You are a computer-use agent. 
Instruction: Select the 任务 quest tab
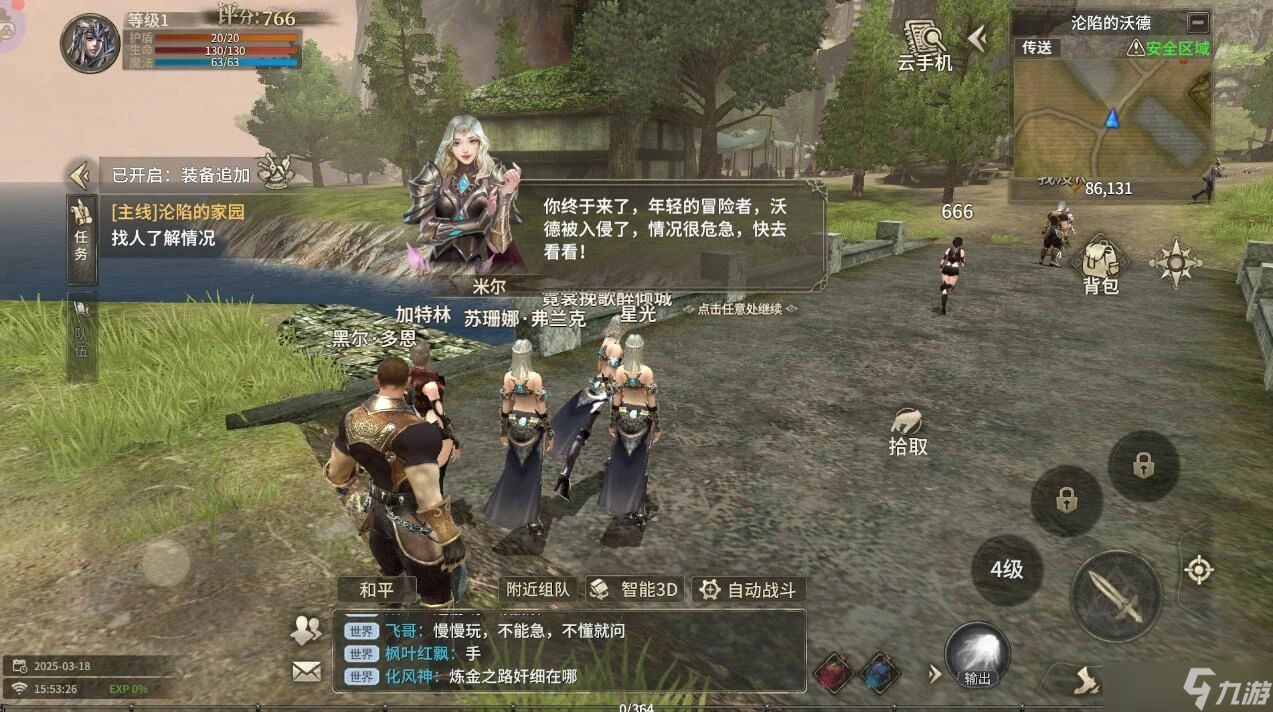82,233
